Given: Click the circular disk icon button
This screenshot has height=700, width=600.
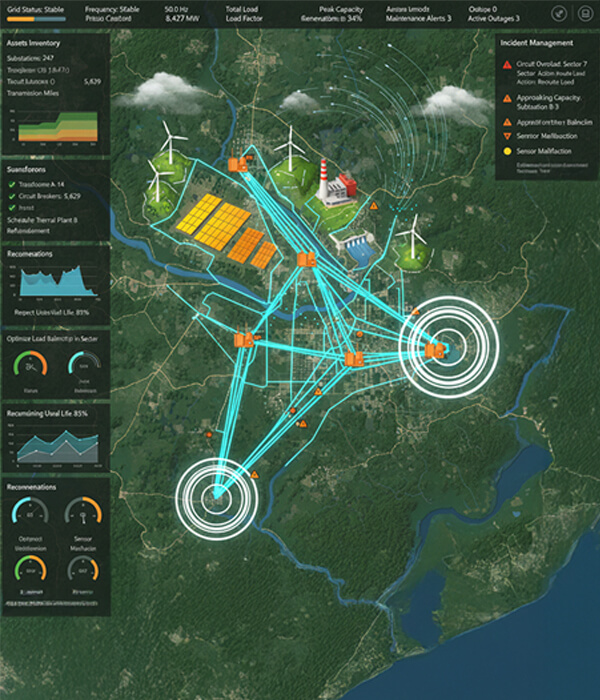Looking at the screenshot, I should coord(585,13).
